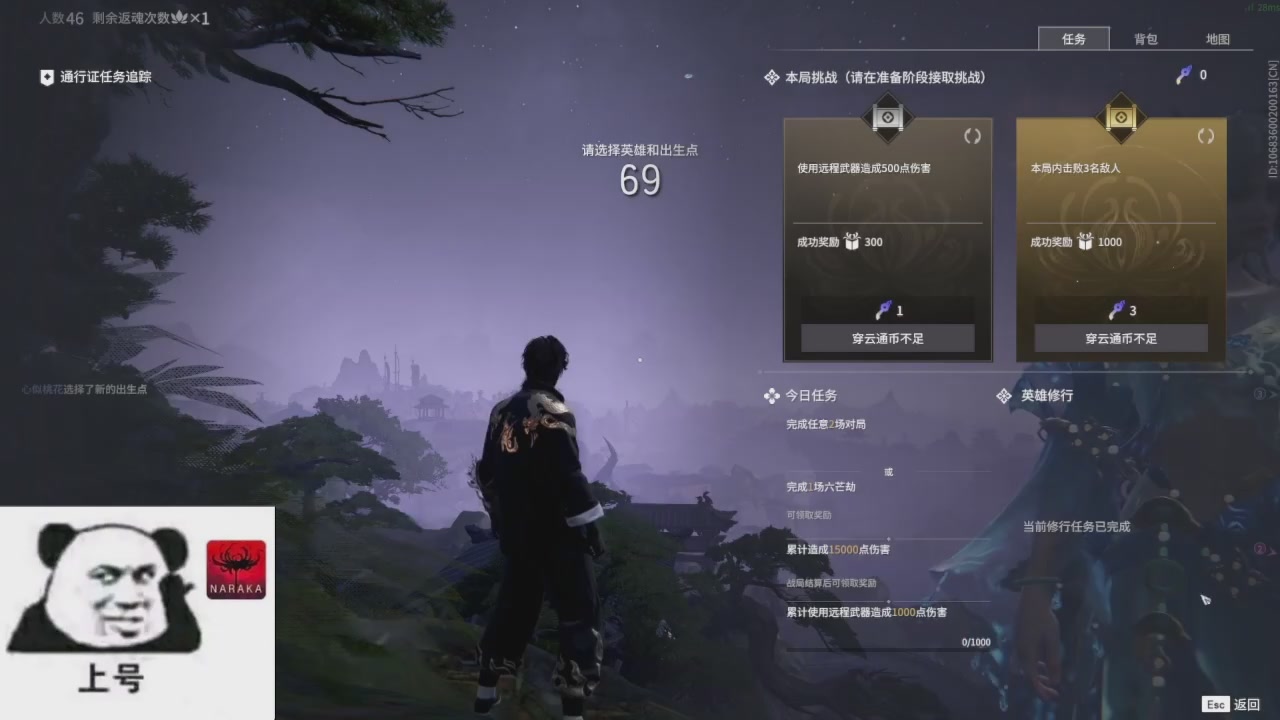Click the 今日任务 panel icon
Viewport: 1280px width, 720px height.
[771, 396]
